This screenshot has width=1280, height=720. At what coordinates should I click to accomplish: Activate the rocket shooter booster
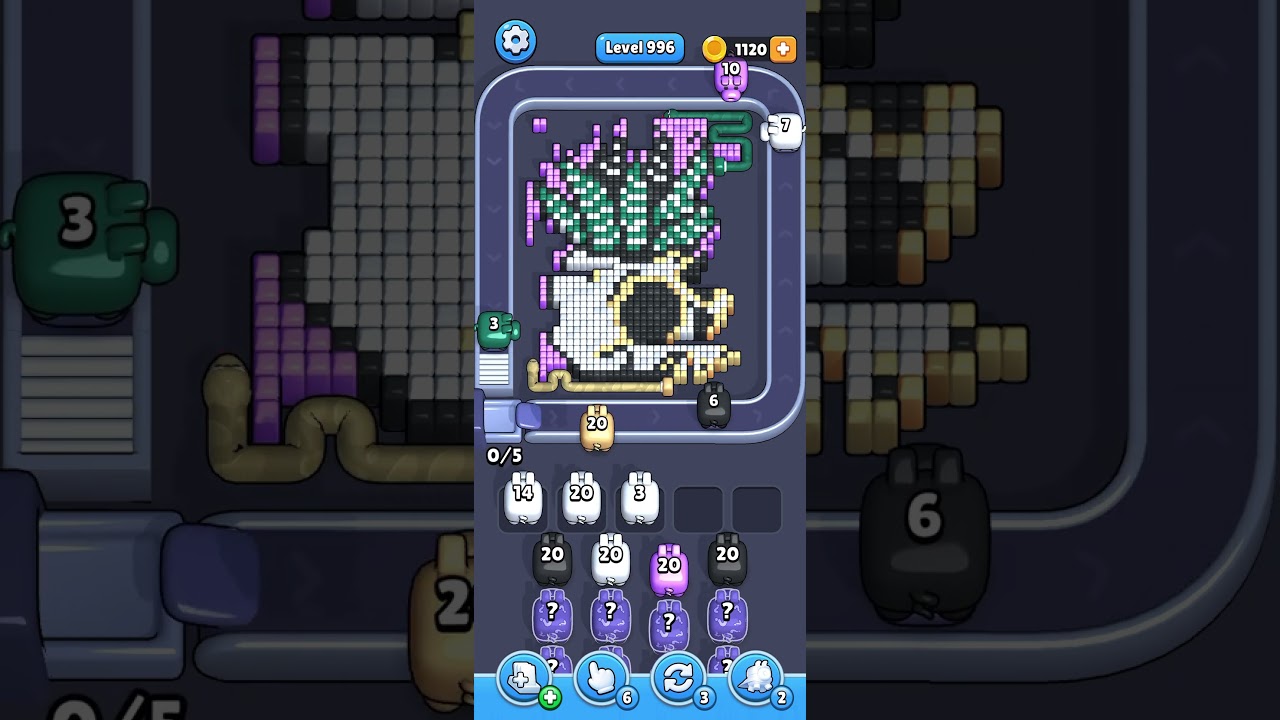tap(755, 680)
